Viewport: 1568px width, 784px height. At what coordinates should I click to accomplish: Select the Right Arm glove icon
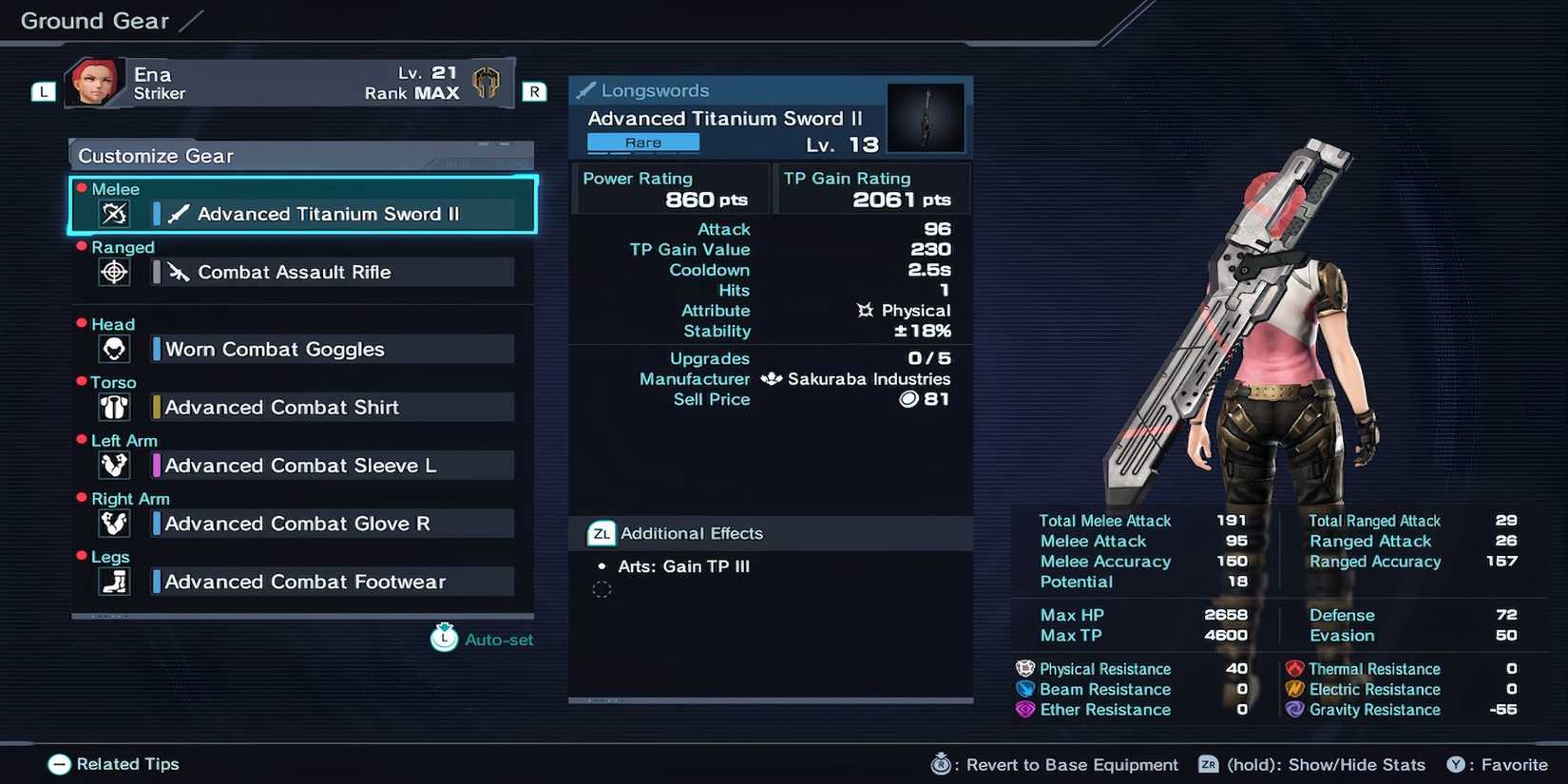(x=113, y=523)
